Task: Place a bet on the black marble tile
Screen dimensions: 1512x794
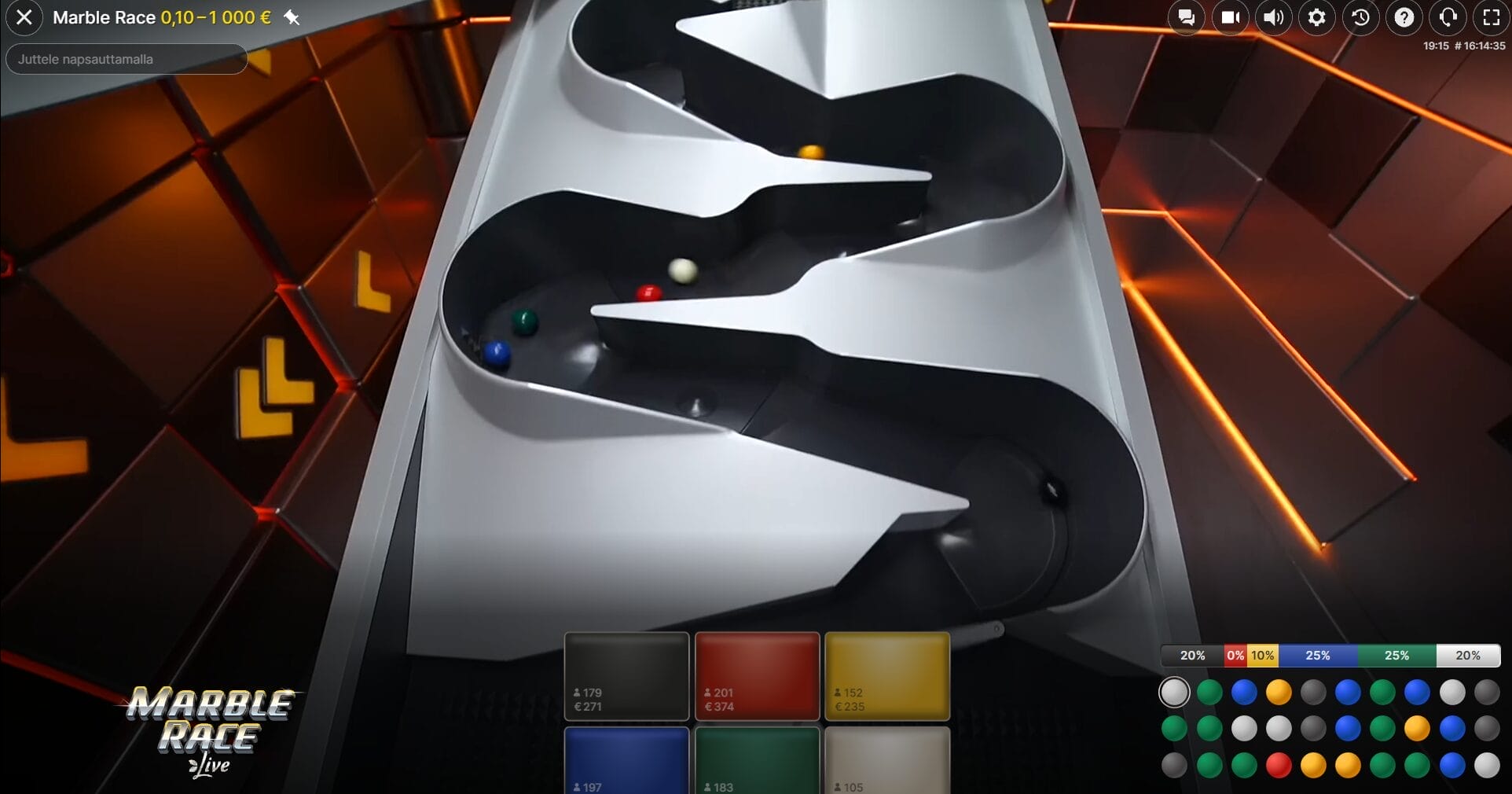Action: pyautogui.click(x=626, y=676)
